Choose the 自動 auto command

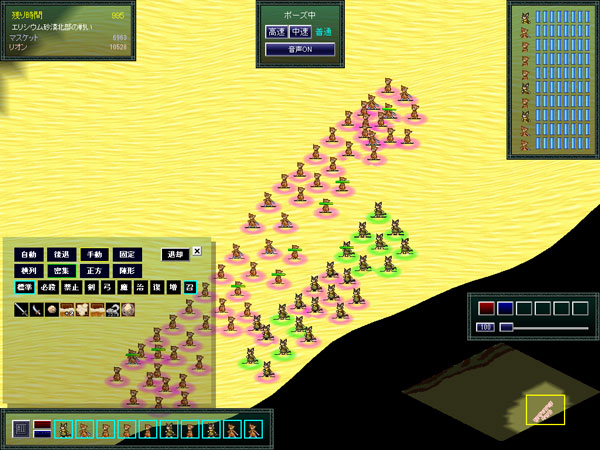tap(29, 254)
